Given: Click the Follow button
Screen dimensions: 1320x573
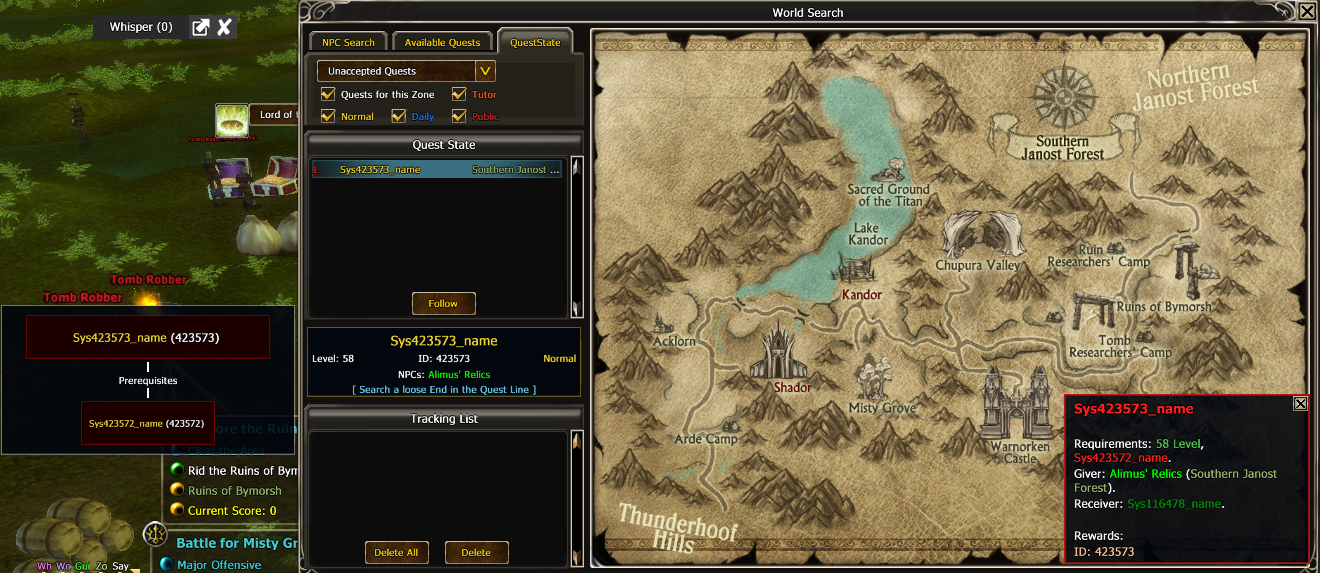Looking at the screenshot, I should coord(443,303).
